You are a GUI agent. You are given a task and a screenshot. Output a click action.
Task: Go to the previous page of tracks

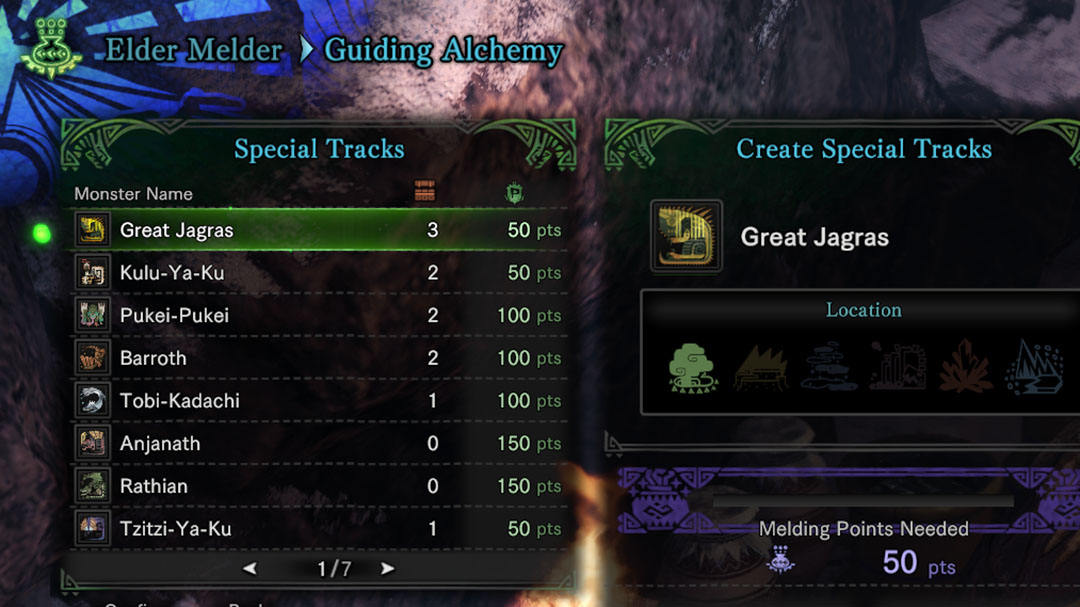point(250,569)
